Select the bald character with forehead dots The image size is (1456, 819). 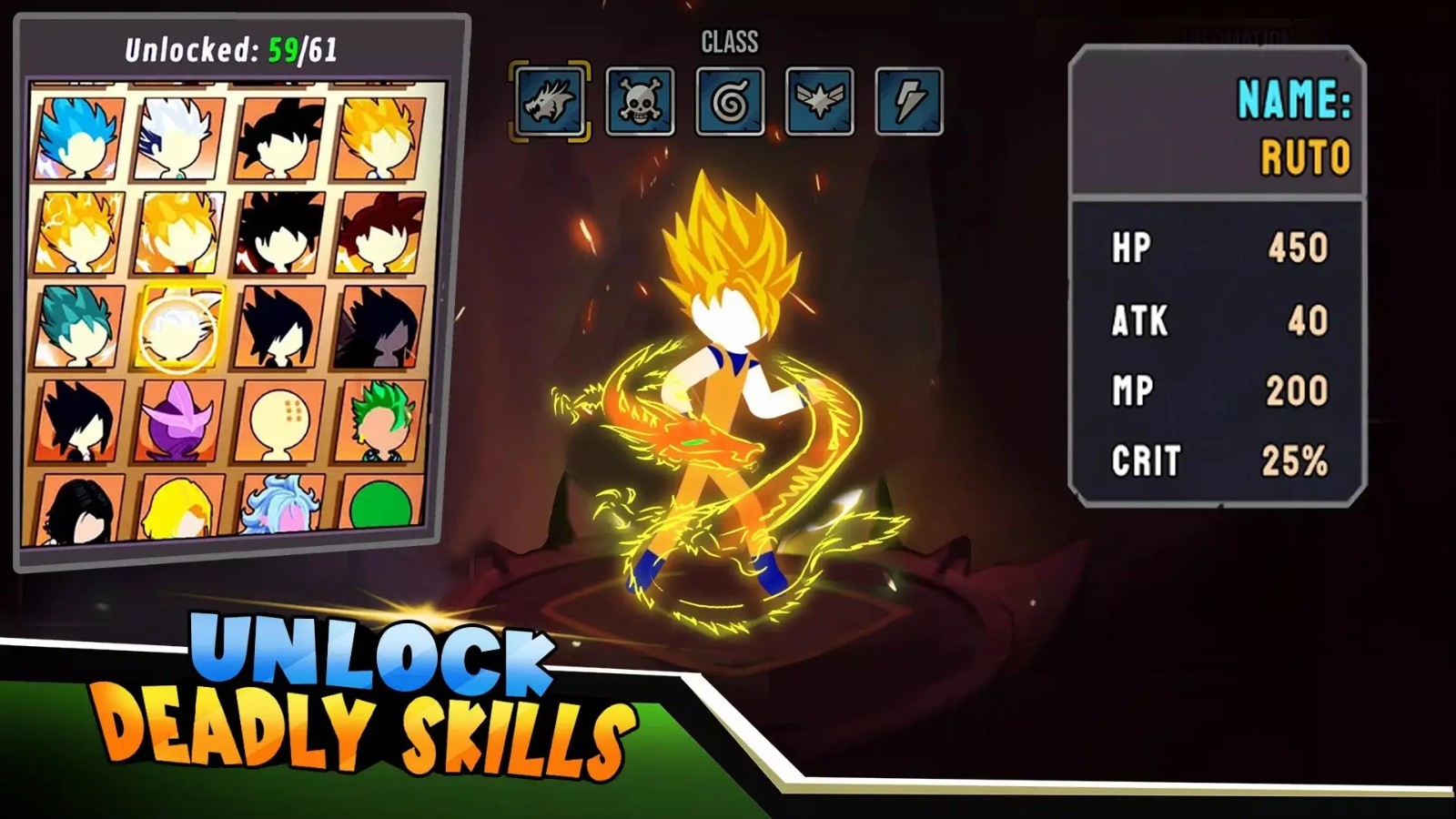tap(280, 420)
